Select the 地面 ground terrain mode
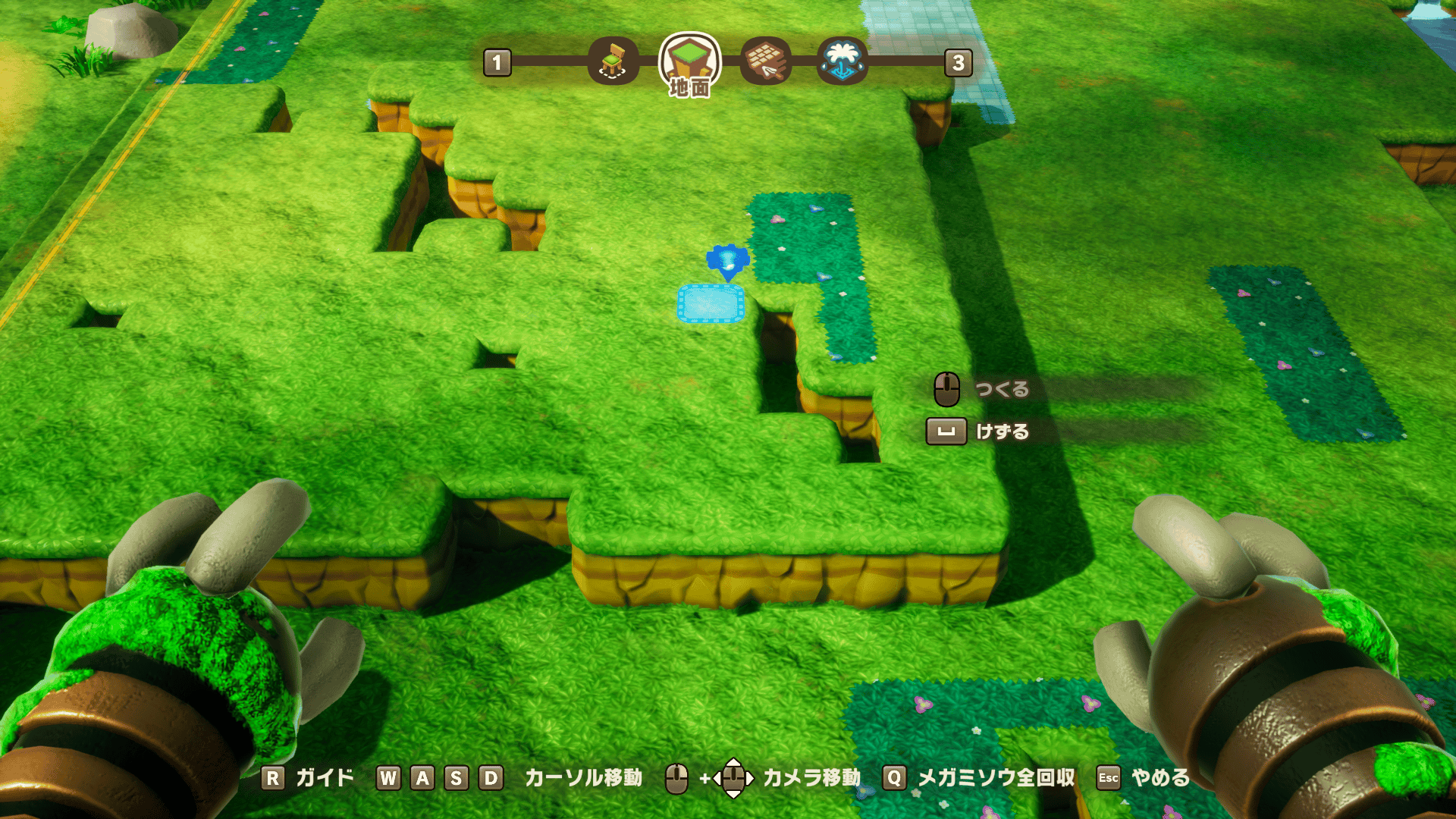The image size is (1456, 819). [x=689, y=62]
